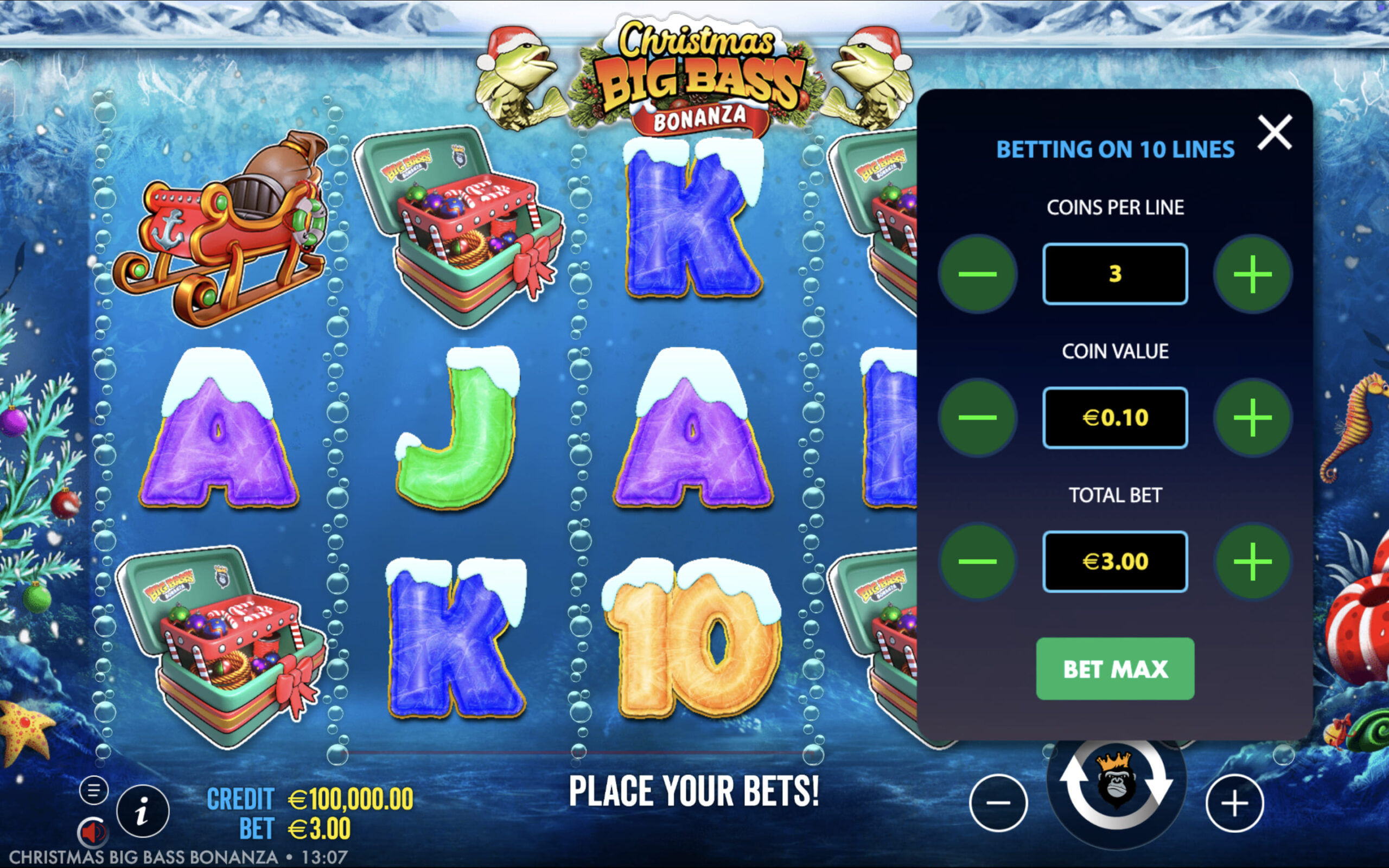1389x868 pixels.
Task: Increase the coins per line value
Action: (1252, 274)
